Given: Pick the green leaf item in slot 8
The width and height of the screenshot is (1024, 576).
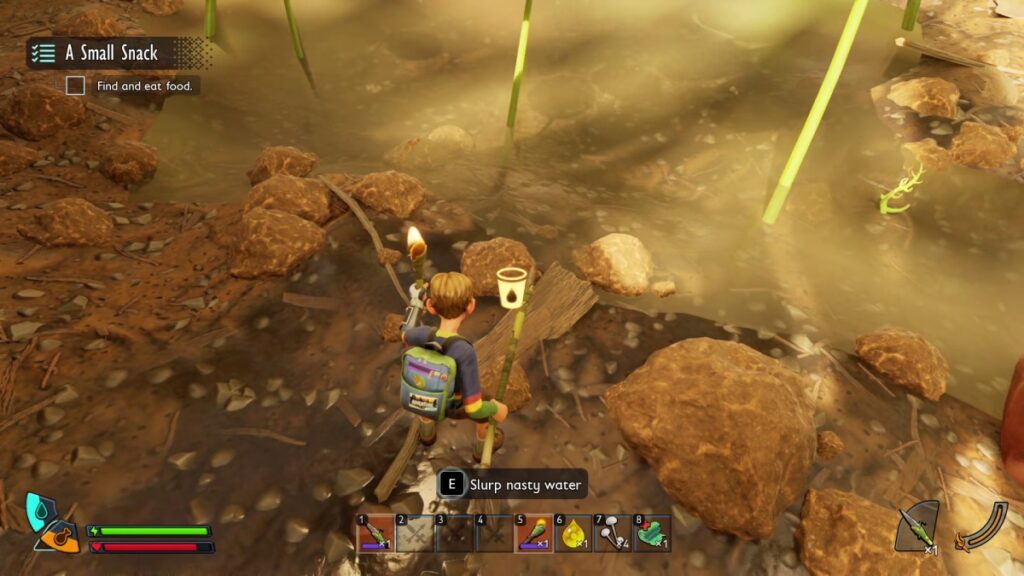Looking at the screenshot, I should [652, 533].
